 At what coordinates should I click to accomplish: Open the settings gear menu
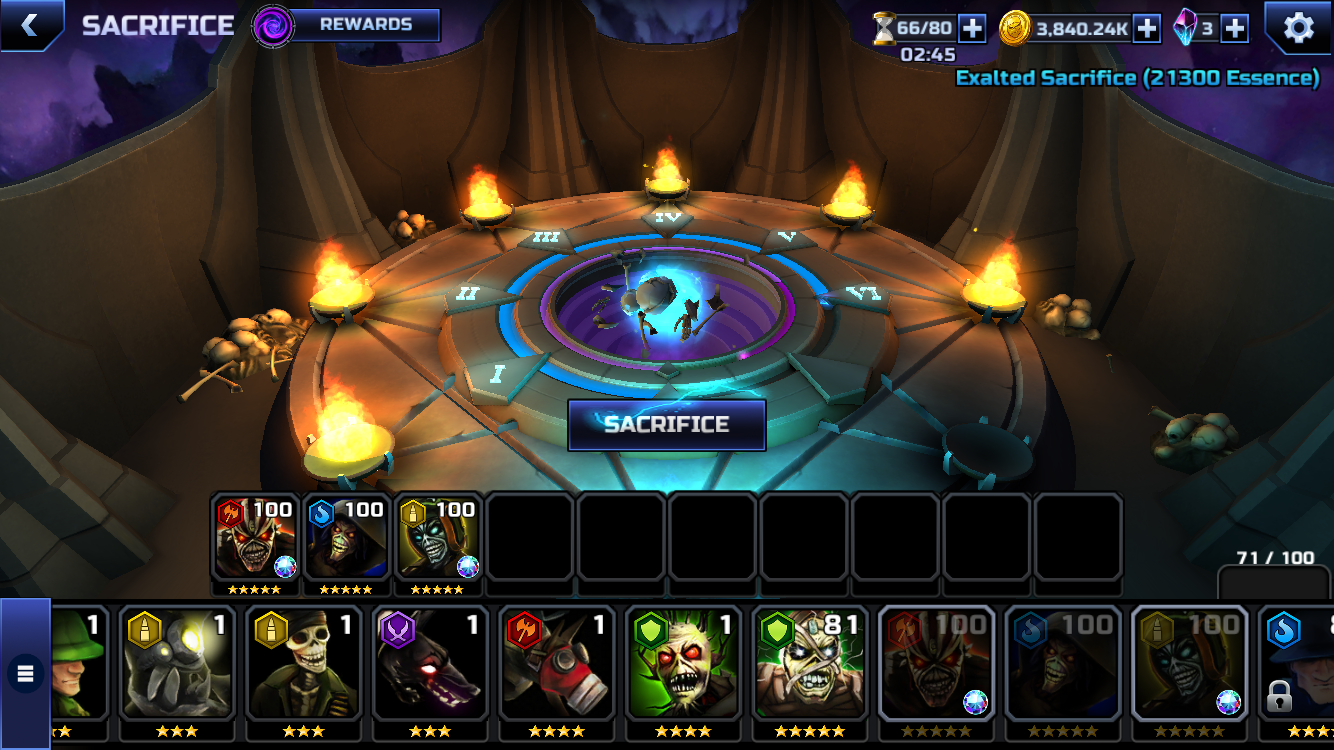click(x=1298, y=27)
